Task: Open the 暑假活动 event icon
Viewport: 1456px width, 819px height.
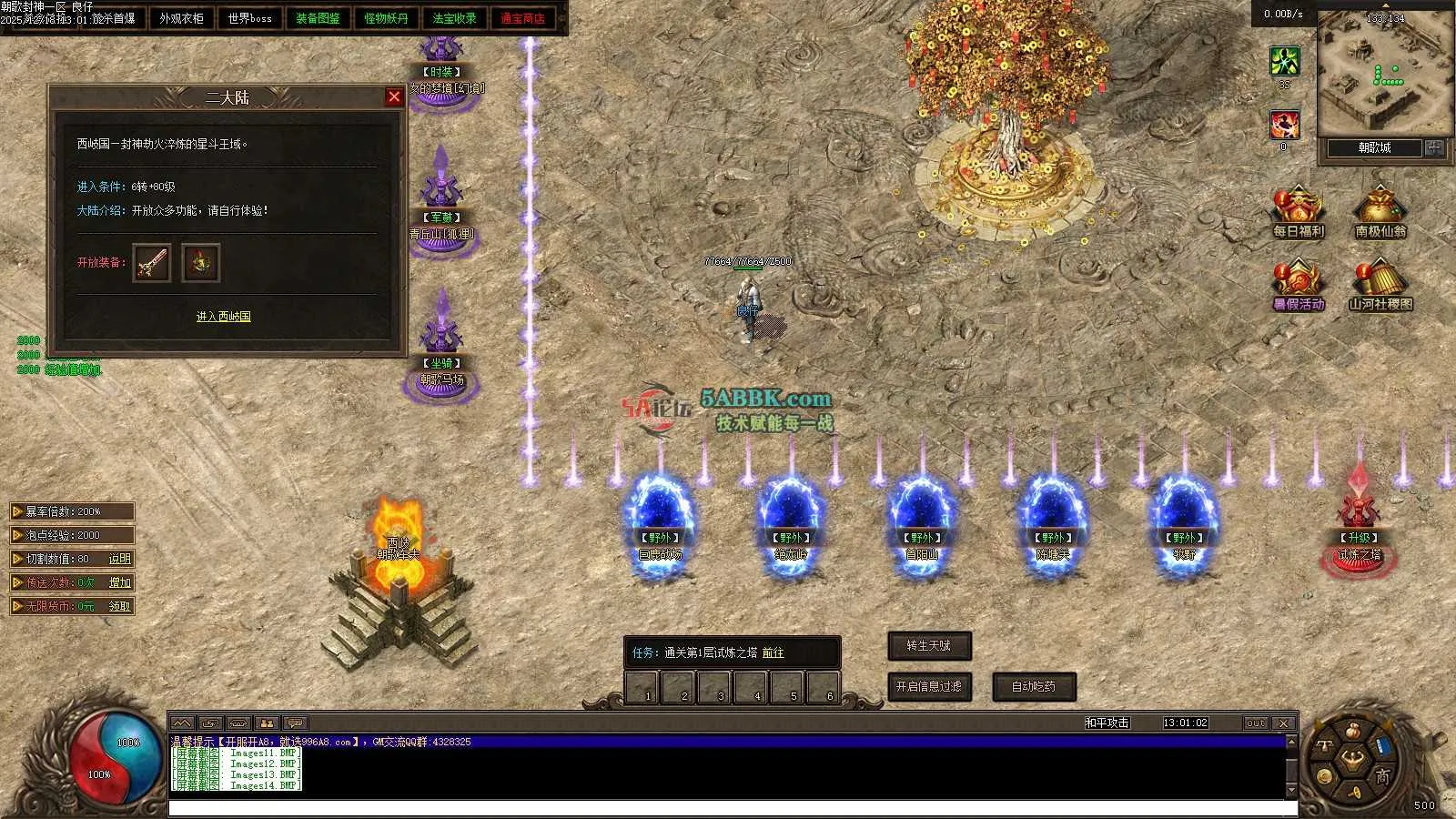Action: click(1299, 286)
